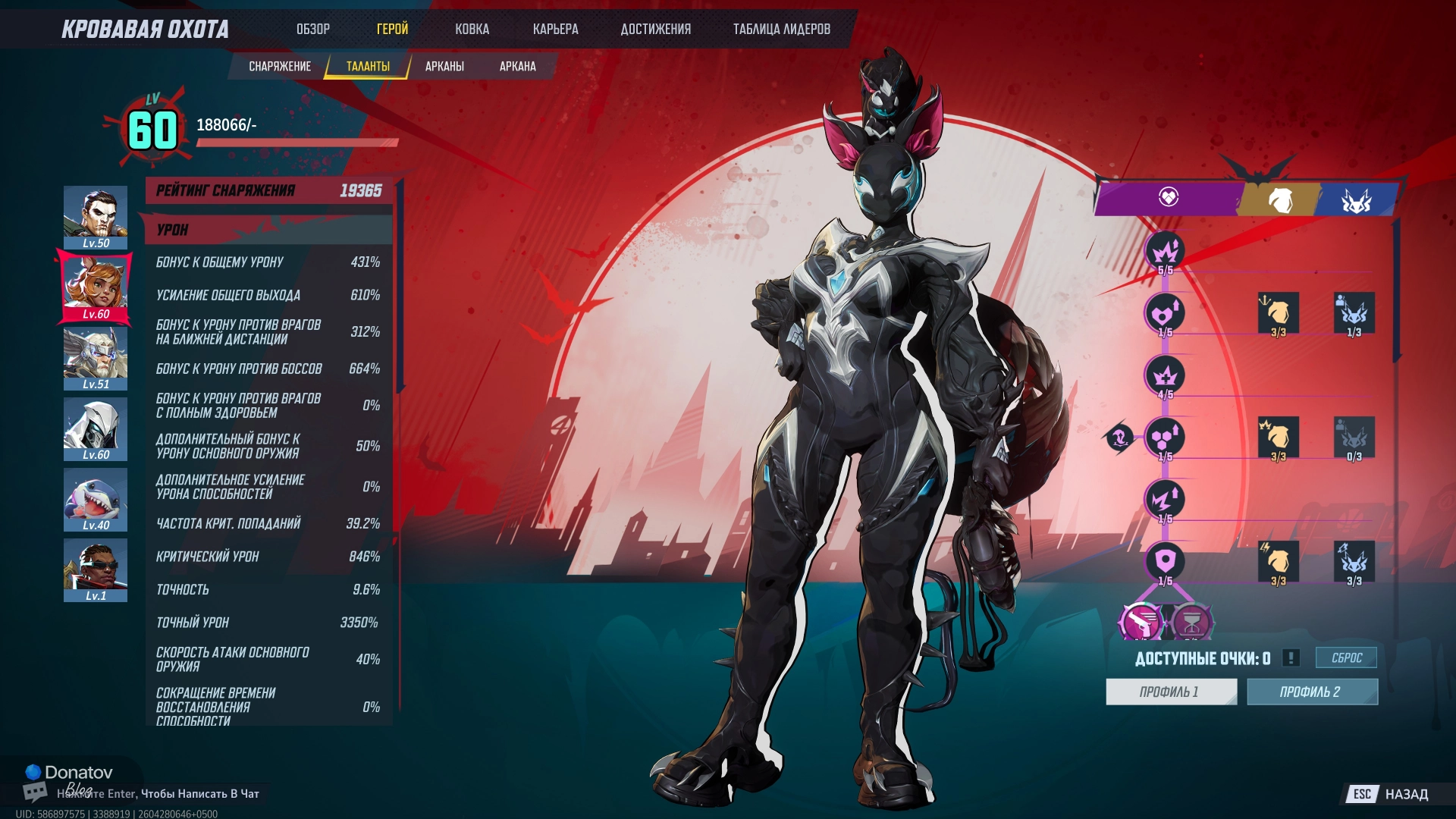Switch to Профиль 2
Viewport: 1456px width, 819px height.
pos(1311,692)
